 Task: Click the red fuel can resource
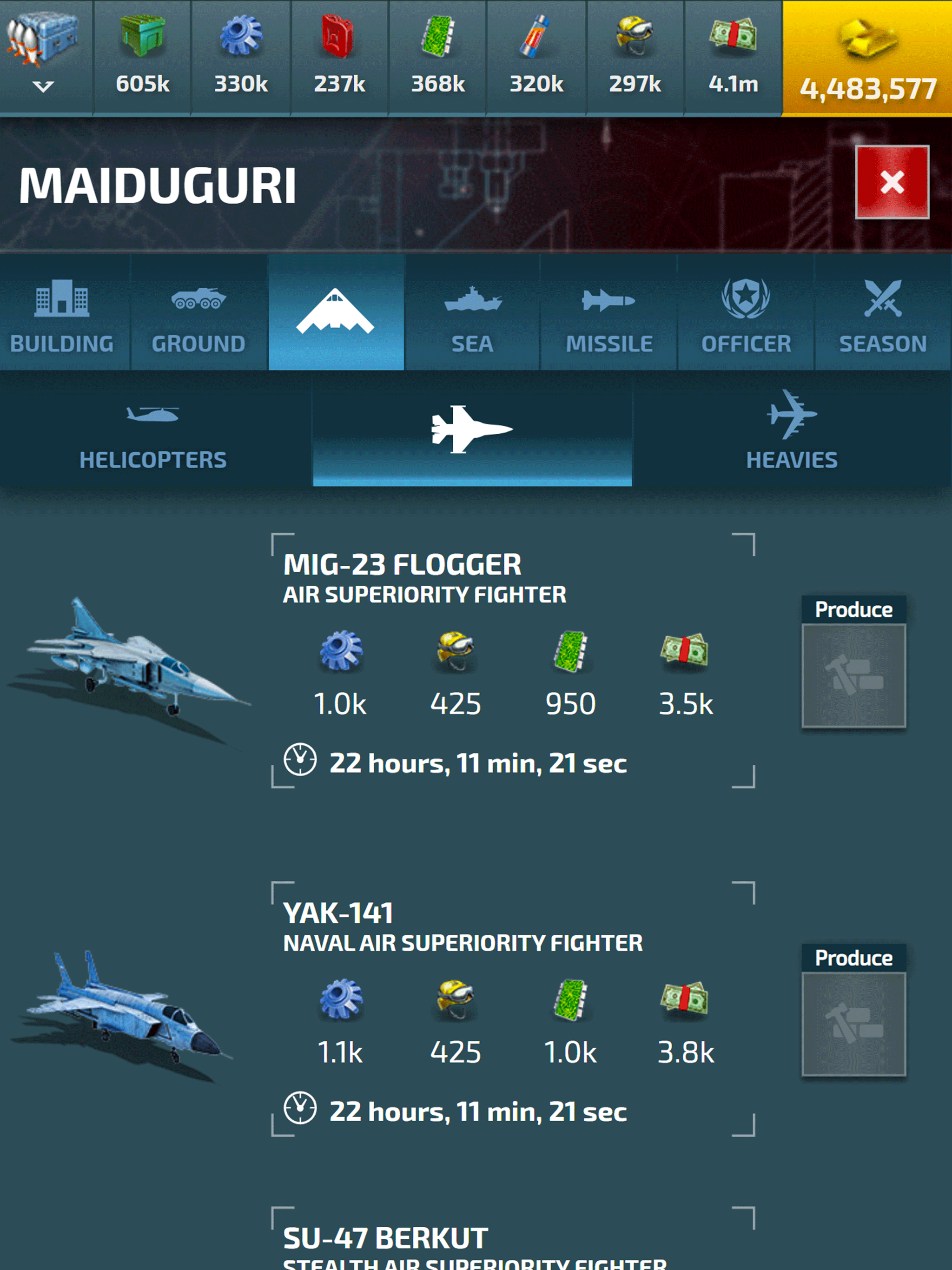[339, 58]
